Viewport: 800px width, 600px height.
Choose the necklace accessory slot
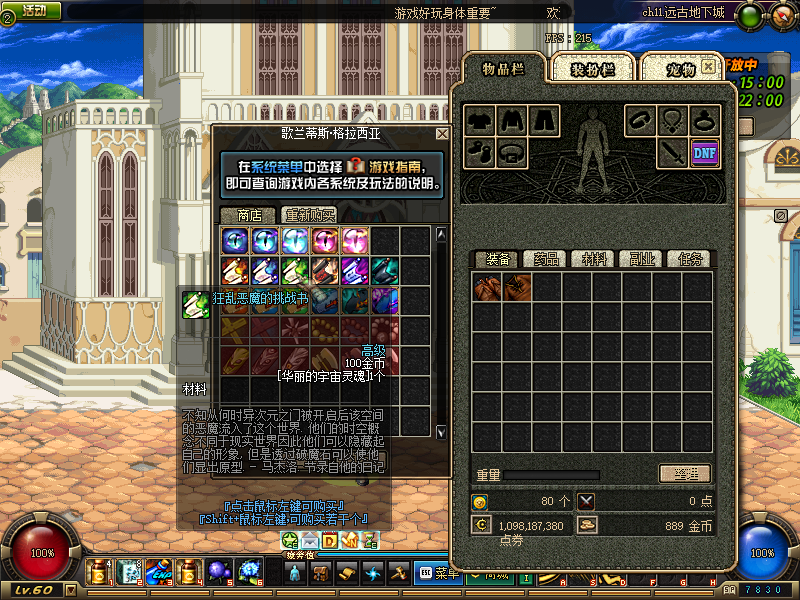673,120
